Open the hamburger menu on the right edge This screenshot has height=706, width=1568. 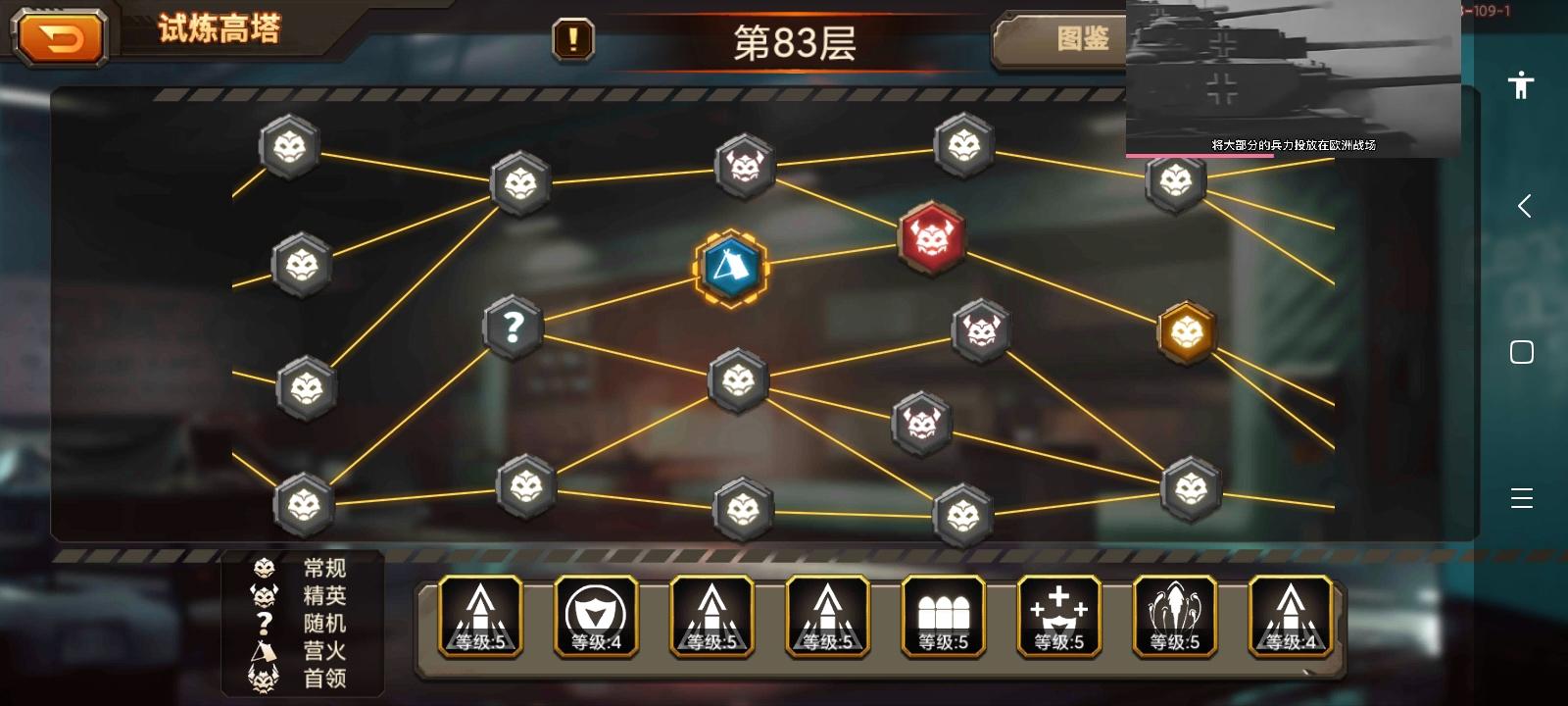coord(1522,498)
